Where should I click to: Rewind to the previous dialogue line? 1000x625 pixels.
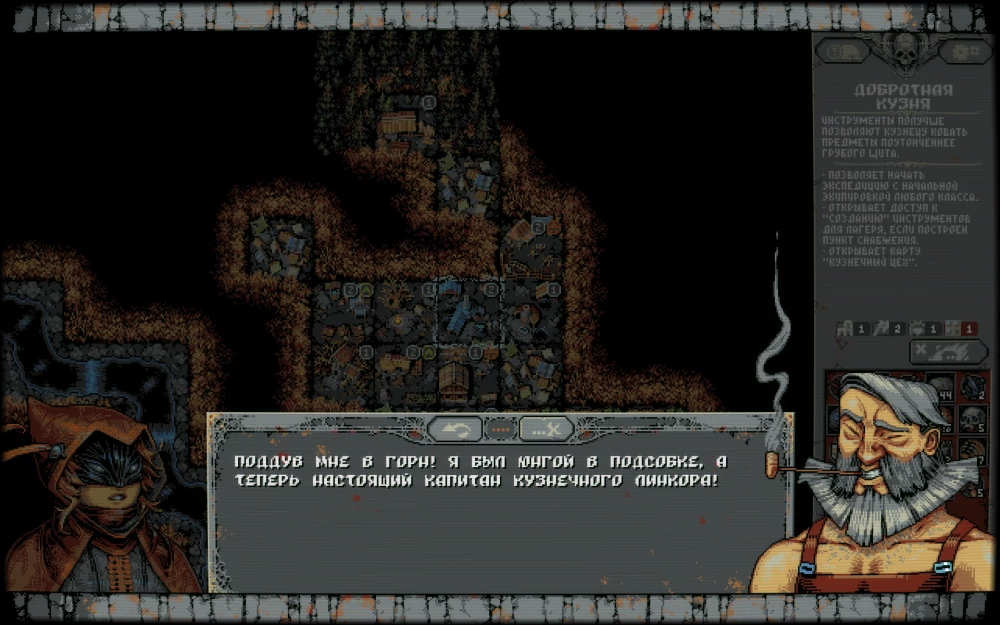(455, 430)
